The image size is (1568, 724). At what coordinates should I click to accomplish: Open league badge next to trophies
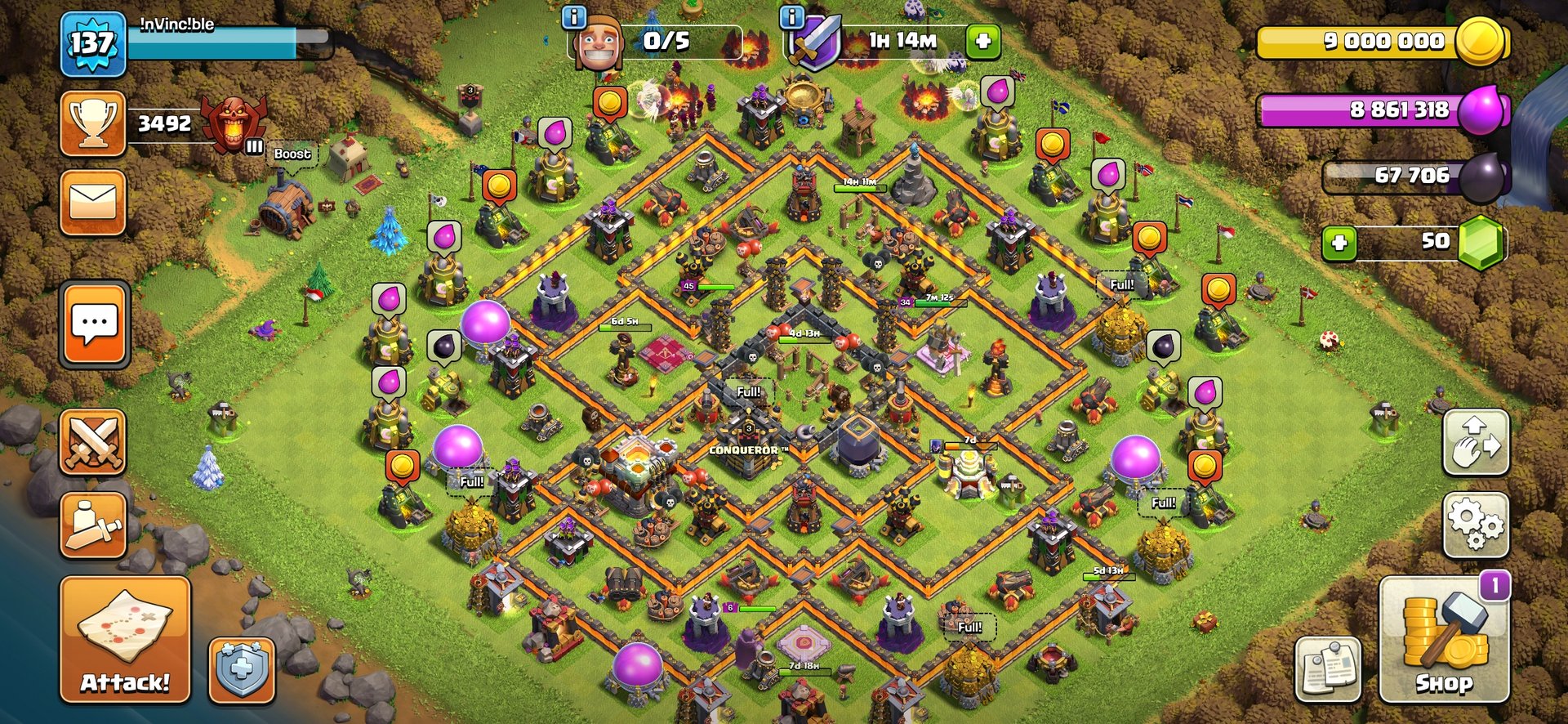[234, 123]
